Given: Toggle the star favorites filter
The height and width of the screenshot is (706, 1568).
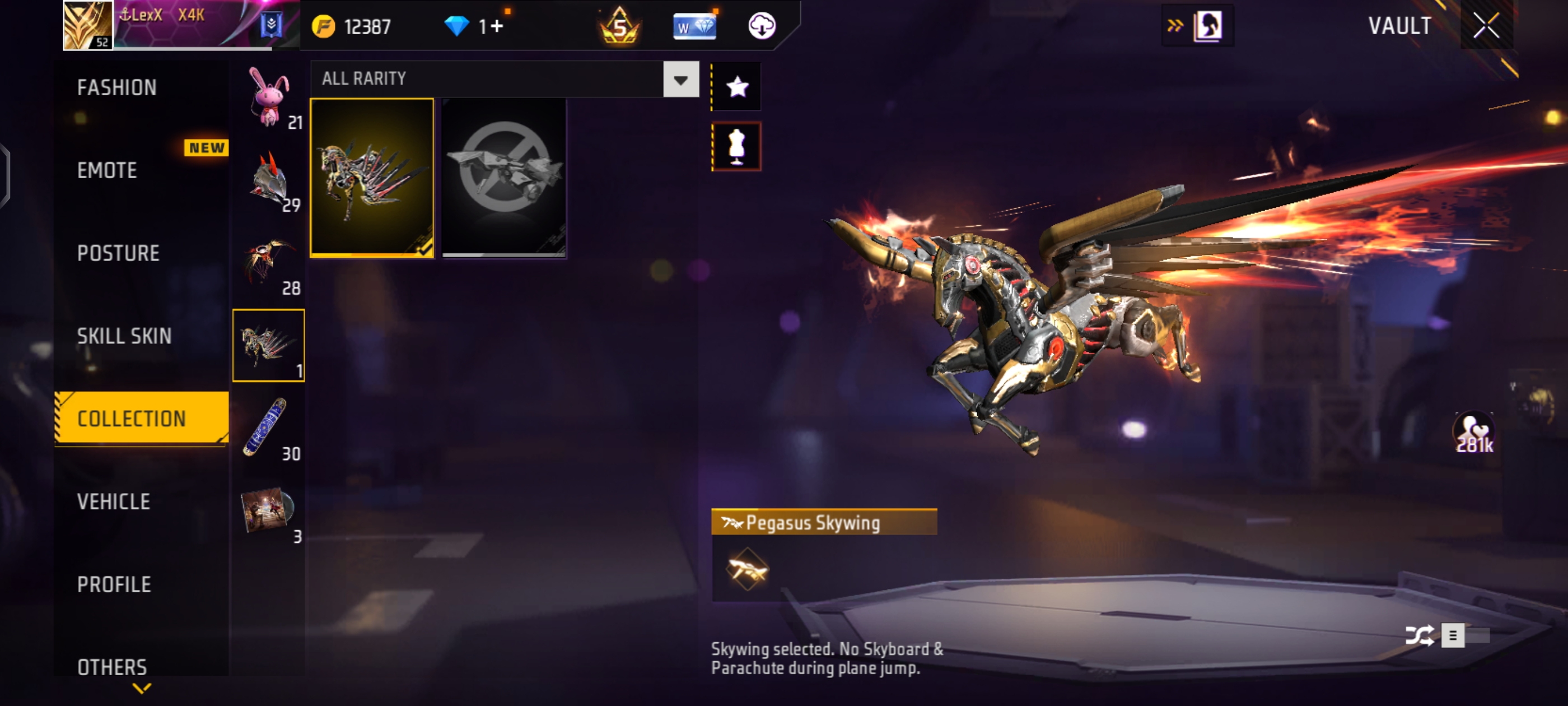Looking at the screenshot, I should 736,87.
